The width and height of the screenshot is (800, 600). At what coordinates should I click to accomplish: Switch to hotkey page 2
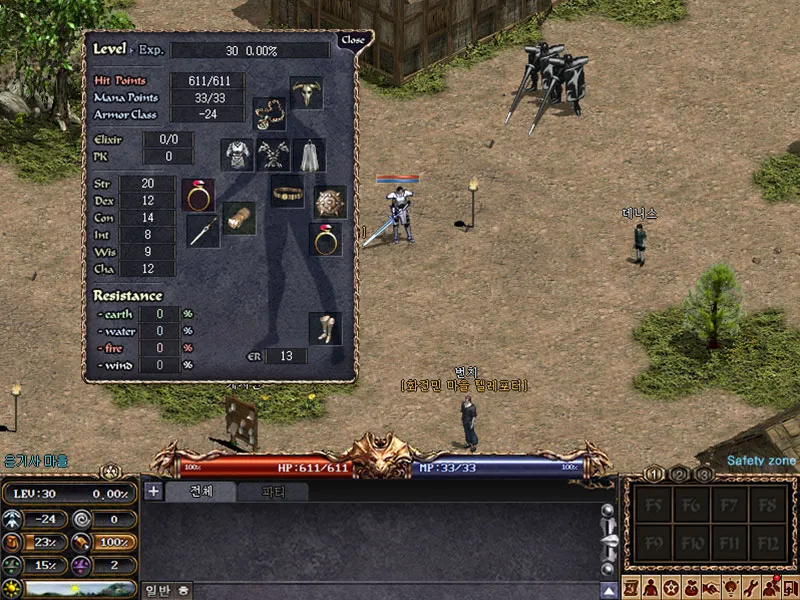coord(679,474)
